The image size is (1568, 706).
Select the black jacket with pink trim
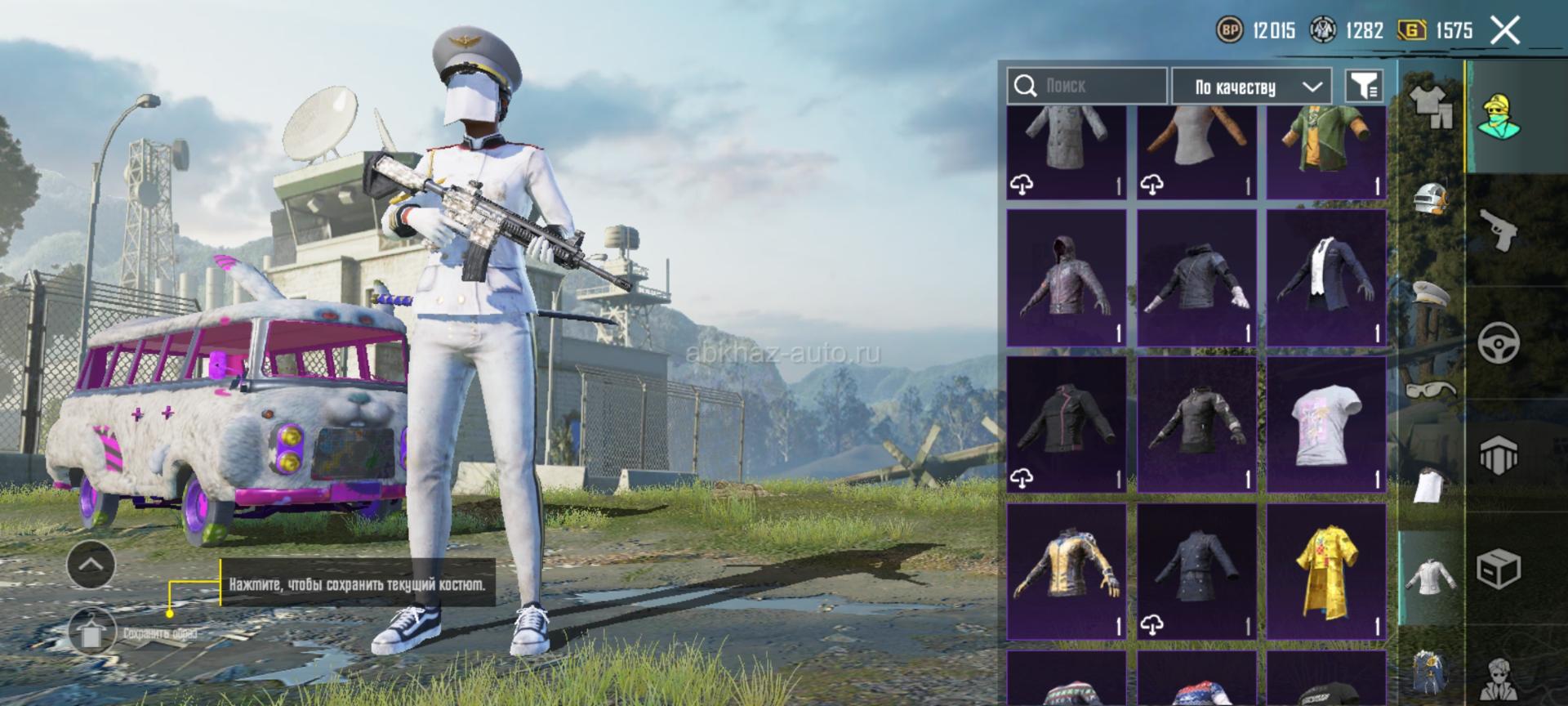click(x=1066, y=424)
